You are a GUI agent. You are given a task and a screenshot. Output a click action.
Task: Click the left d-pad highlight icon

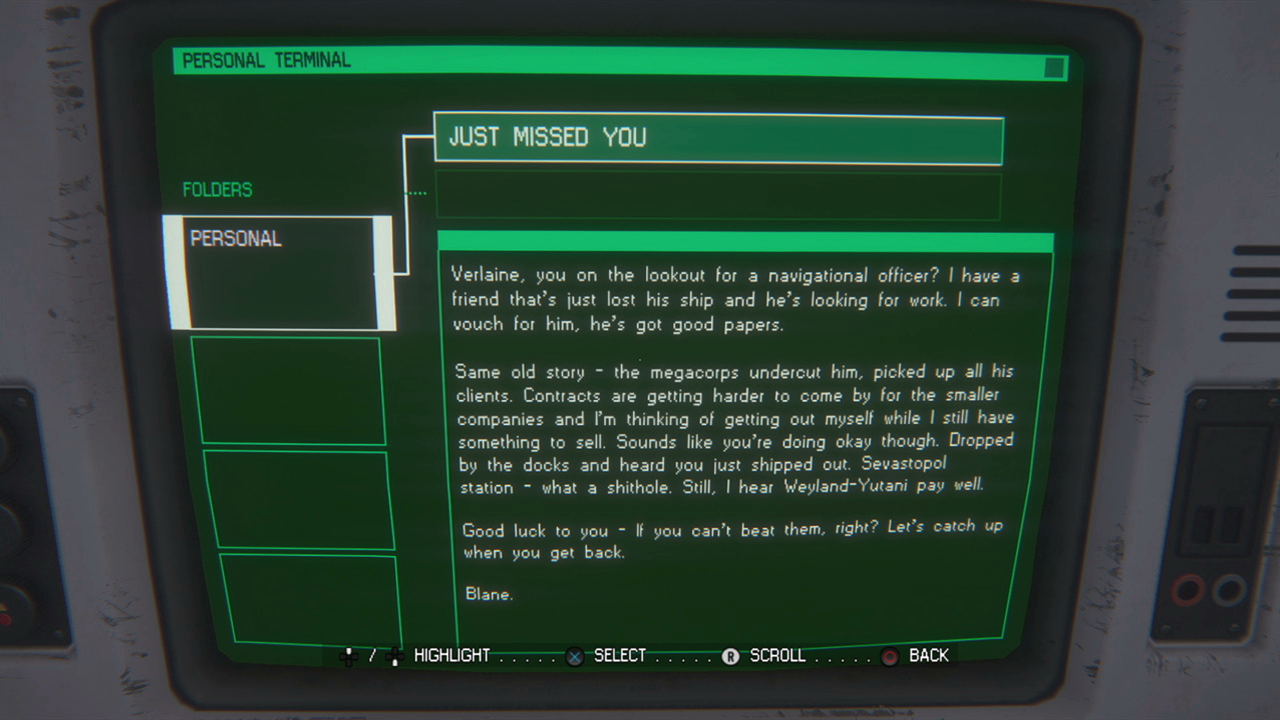(349, 656)
